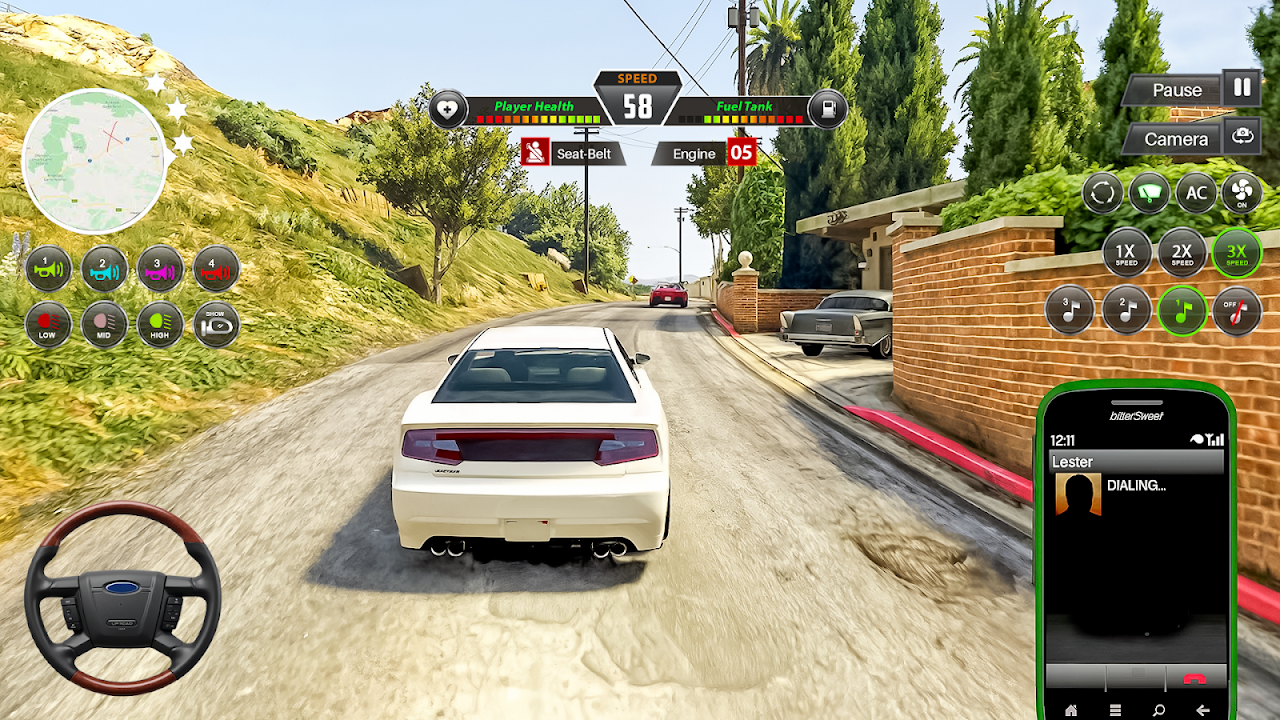Select 1X speed
This screenshot has width=1280, height=720.
pos(1127,253)
